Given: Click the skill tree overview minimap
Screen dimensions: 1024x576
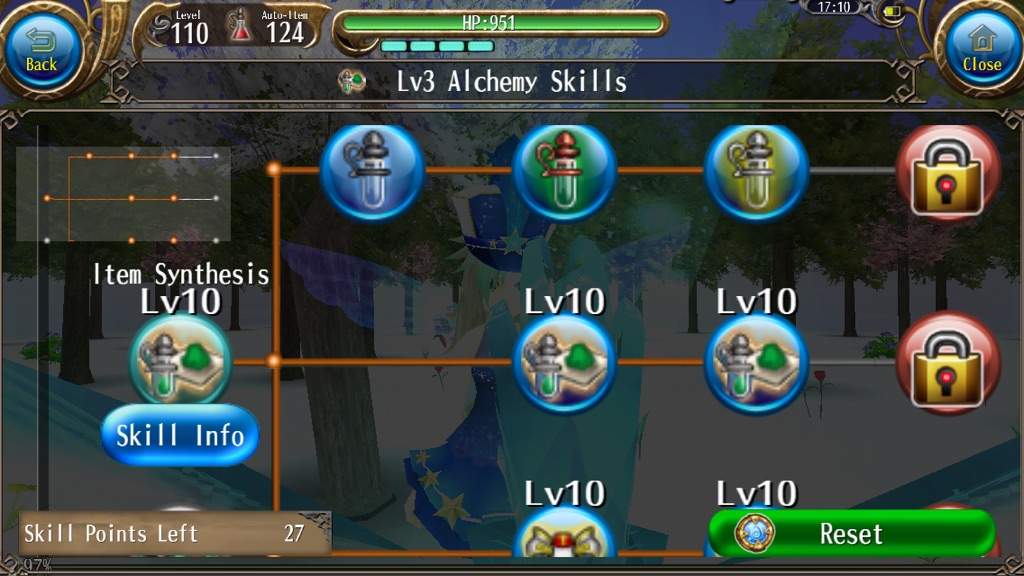Looking at the screenshot, I should [x=123, y=195].
